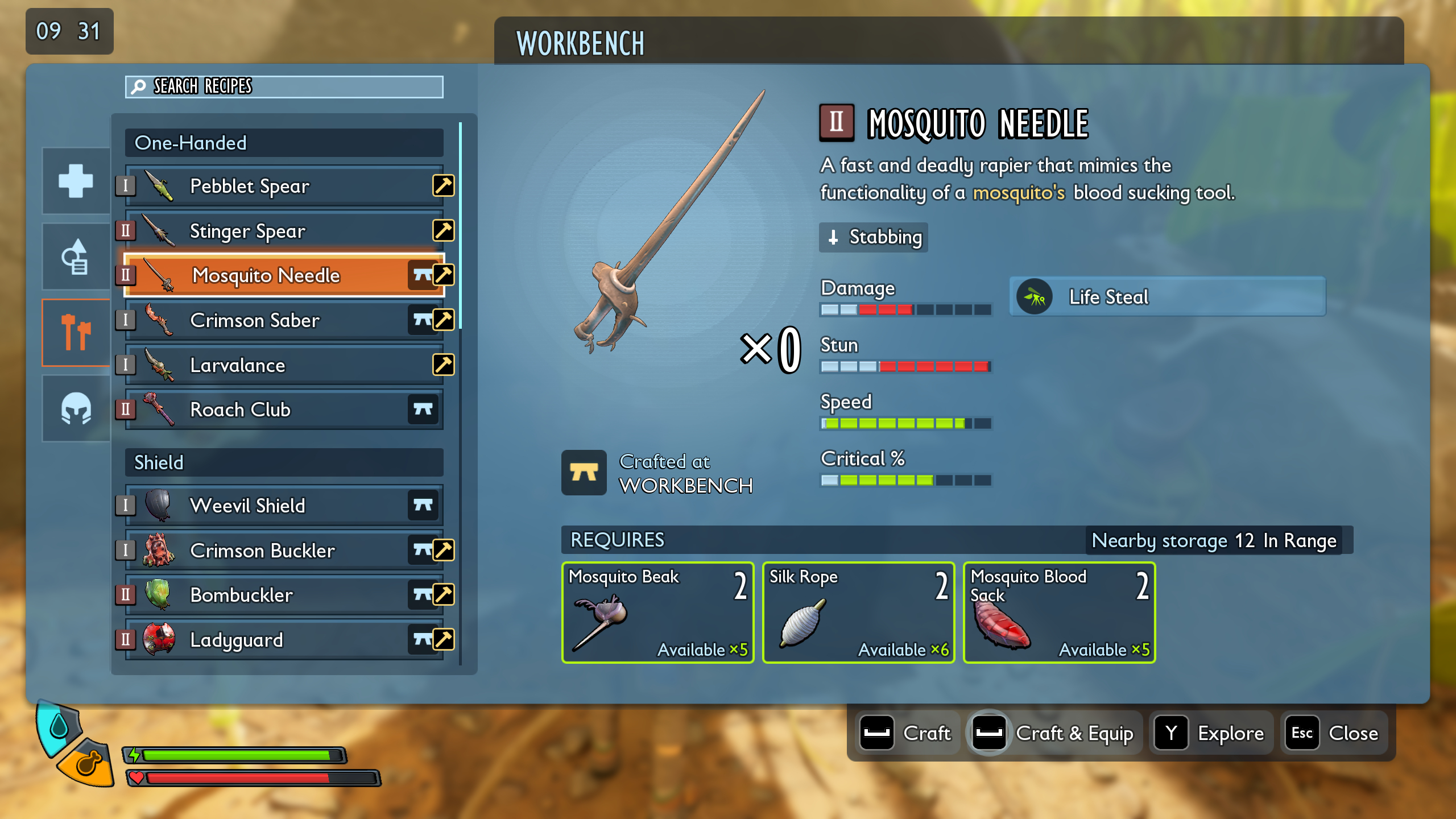This screenshot has width=1456, height=819.
Task: Click the upgrade hammer icon on Larvalance row
Action: 443,365
